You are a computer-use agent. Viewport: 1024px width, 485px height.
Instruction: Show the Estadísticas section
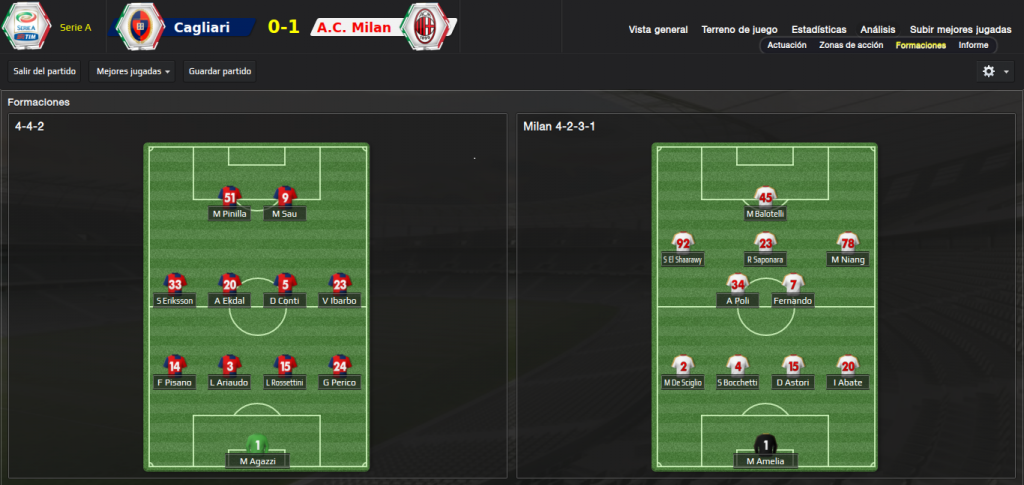pos(818,30)
